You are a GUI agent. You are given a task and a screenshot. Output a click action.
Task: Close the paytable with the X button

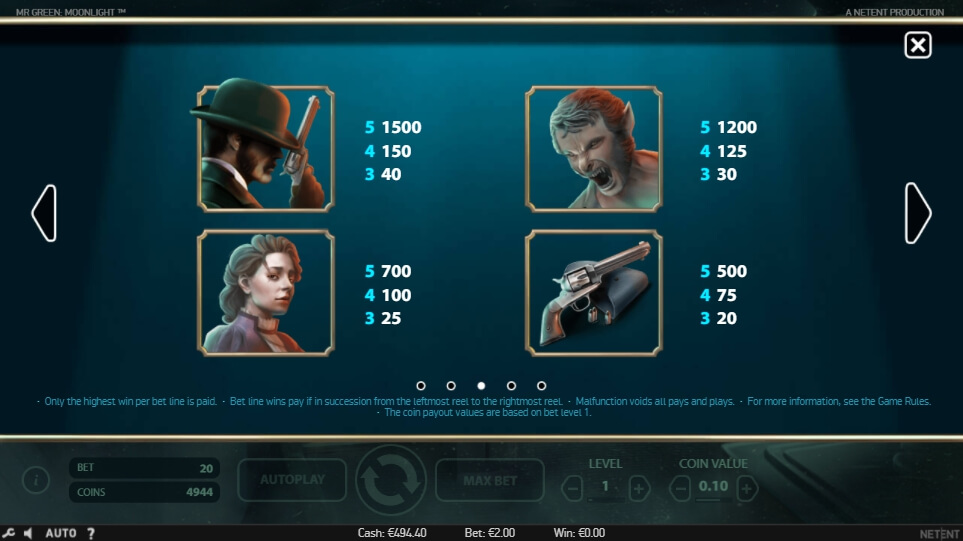[917, 45]
